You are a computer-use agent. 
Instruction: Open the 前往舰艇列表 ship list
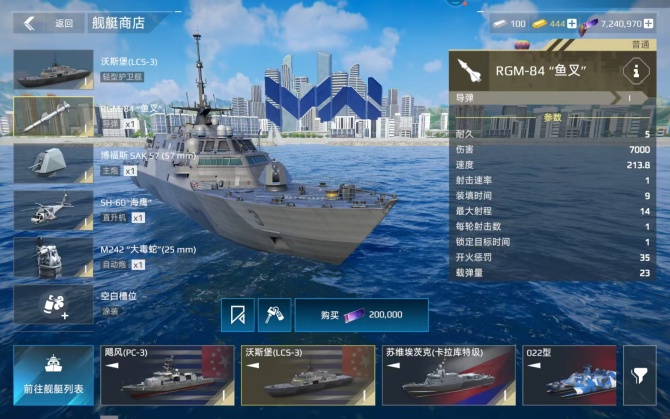point(54,375)
